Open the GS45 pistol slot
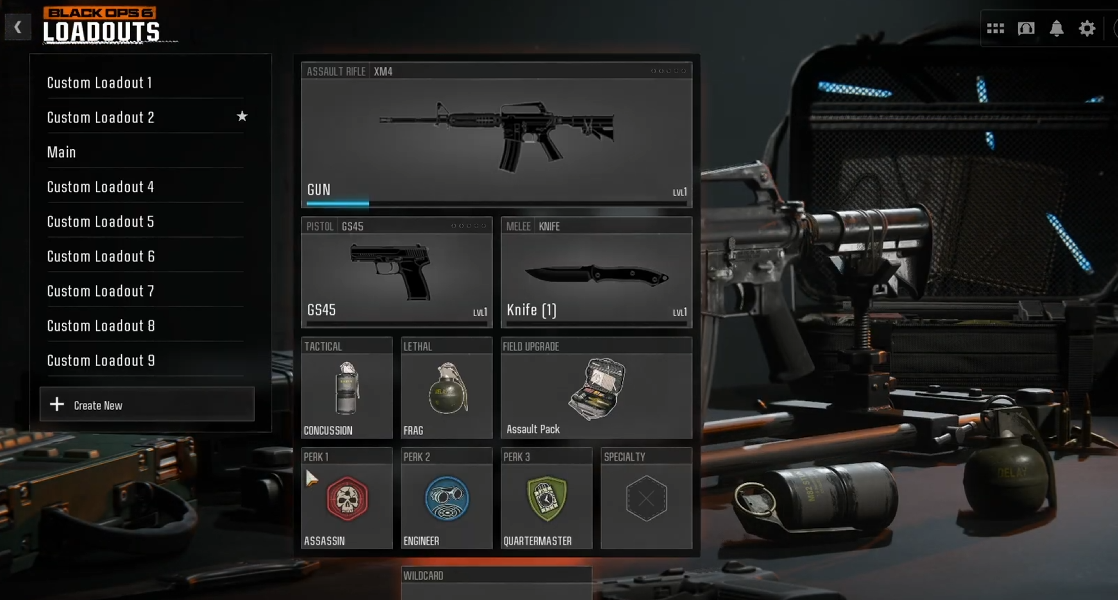 click(397, 272)
